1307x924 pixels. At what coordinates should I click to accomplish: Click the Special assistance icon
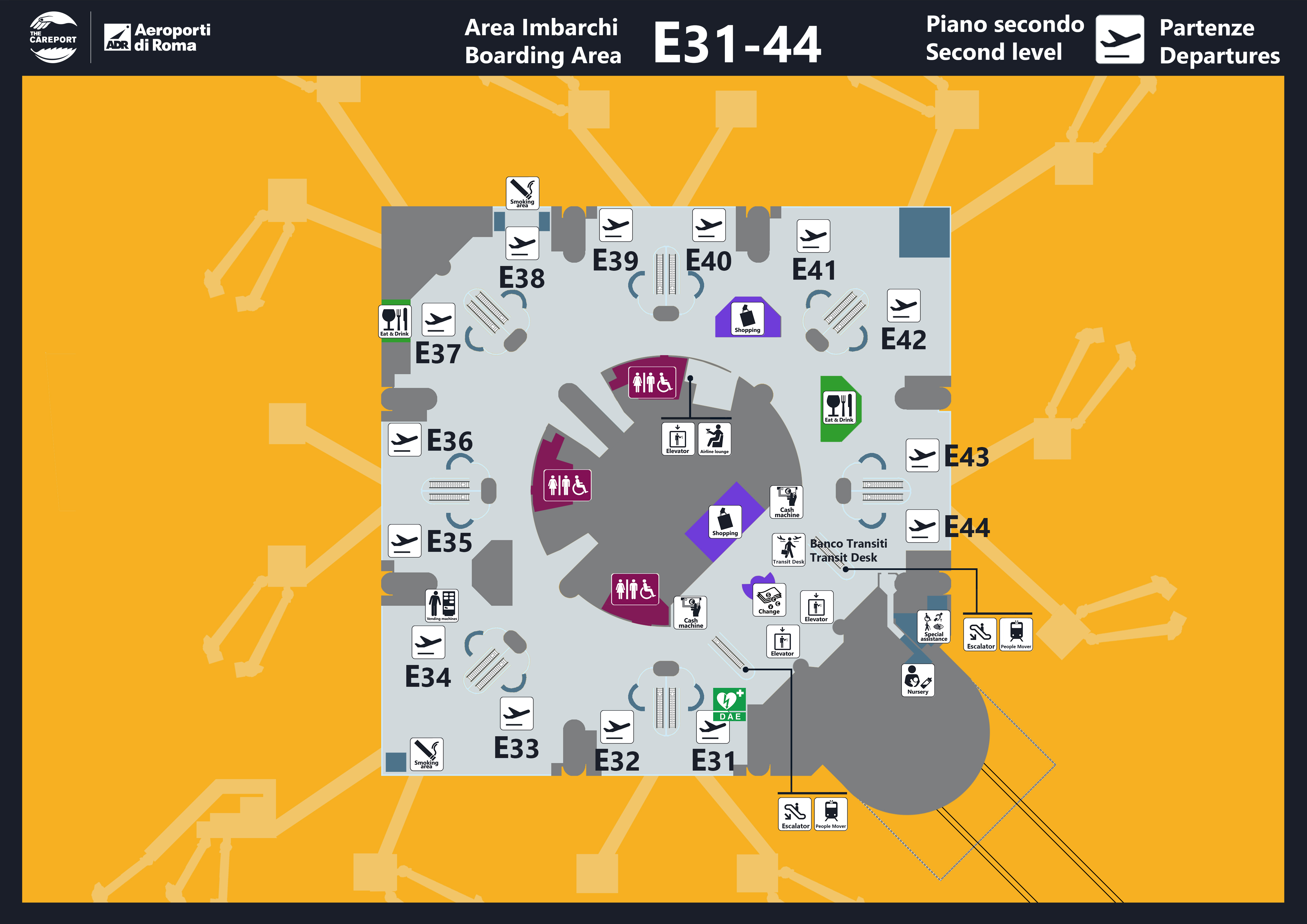934,627
